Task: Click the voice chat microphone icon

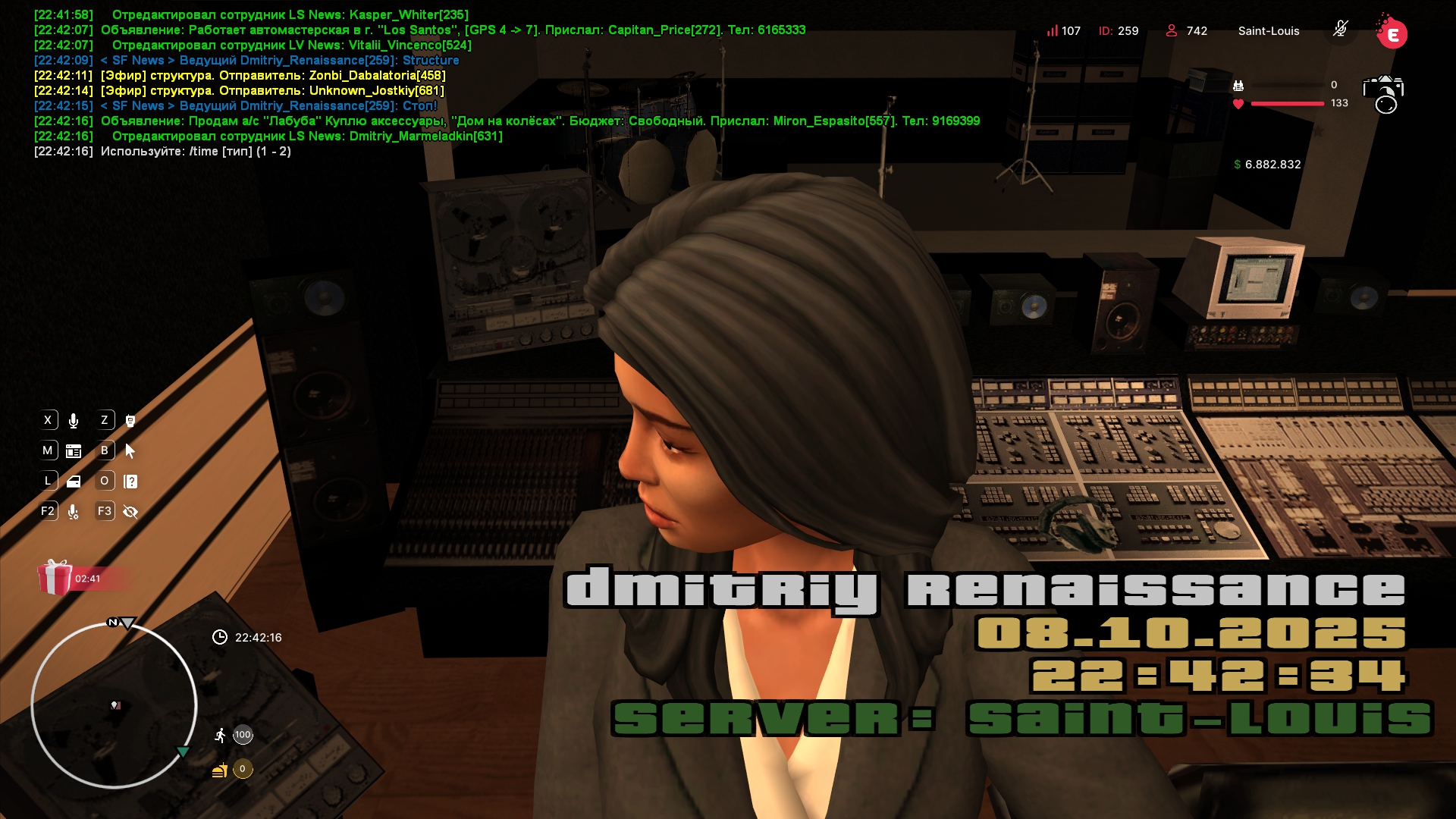Action: click(74, 421)
